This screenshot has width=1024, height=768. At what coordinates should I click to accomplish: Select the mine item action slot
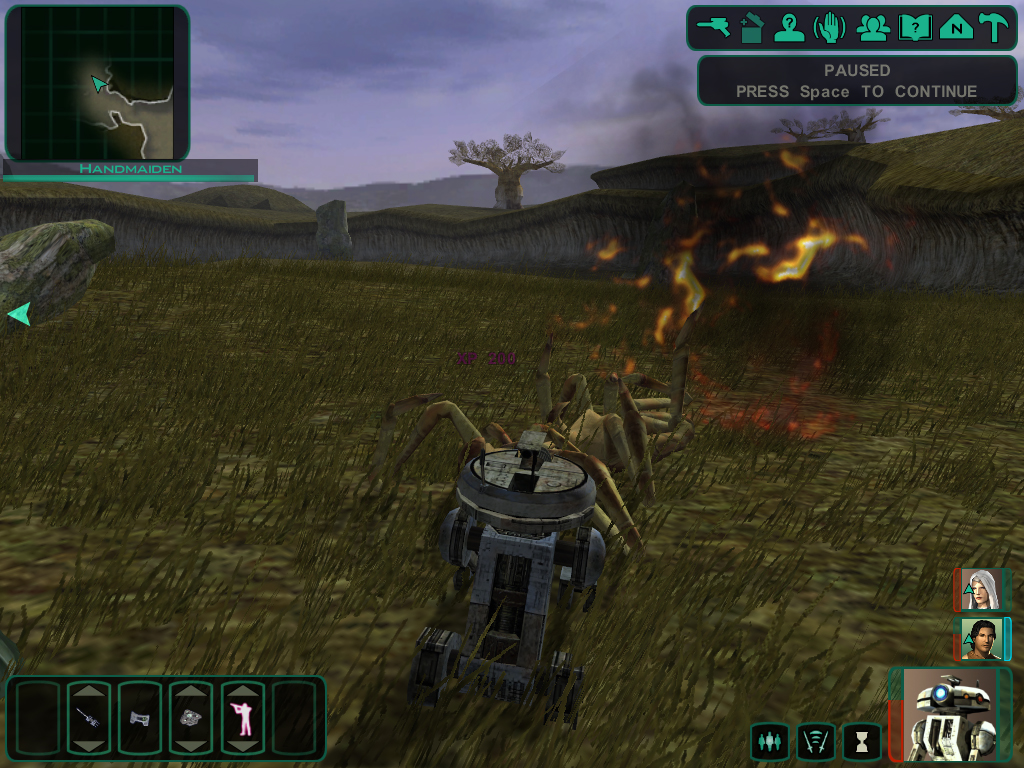191,717
